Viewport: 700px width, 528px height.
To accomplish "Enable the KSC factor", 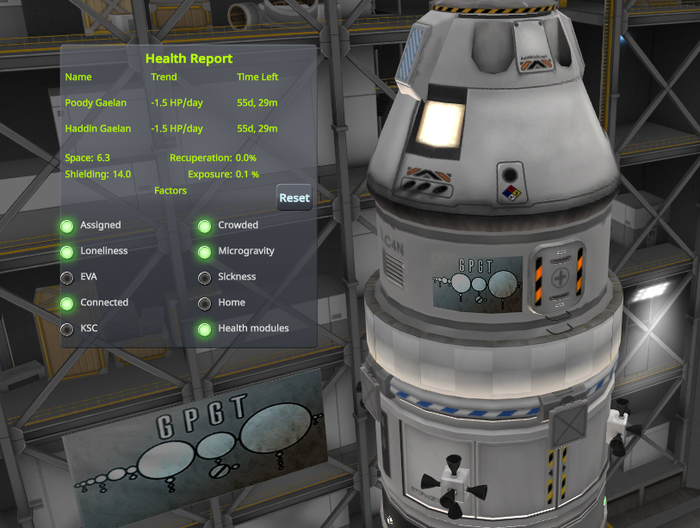I will pos(67,329).
